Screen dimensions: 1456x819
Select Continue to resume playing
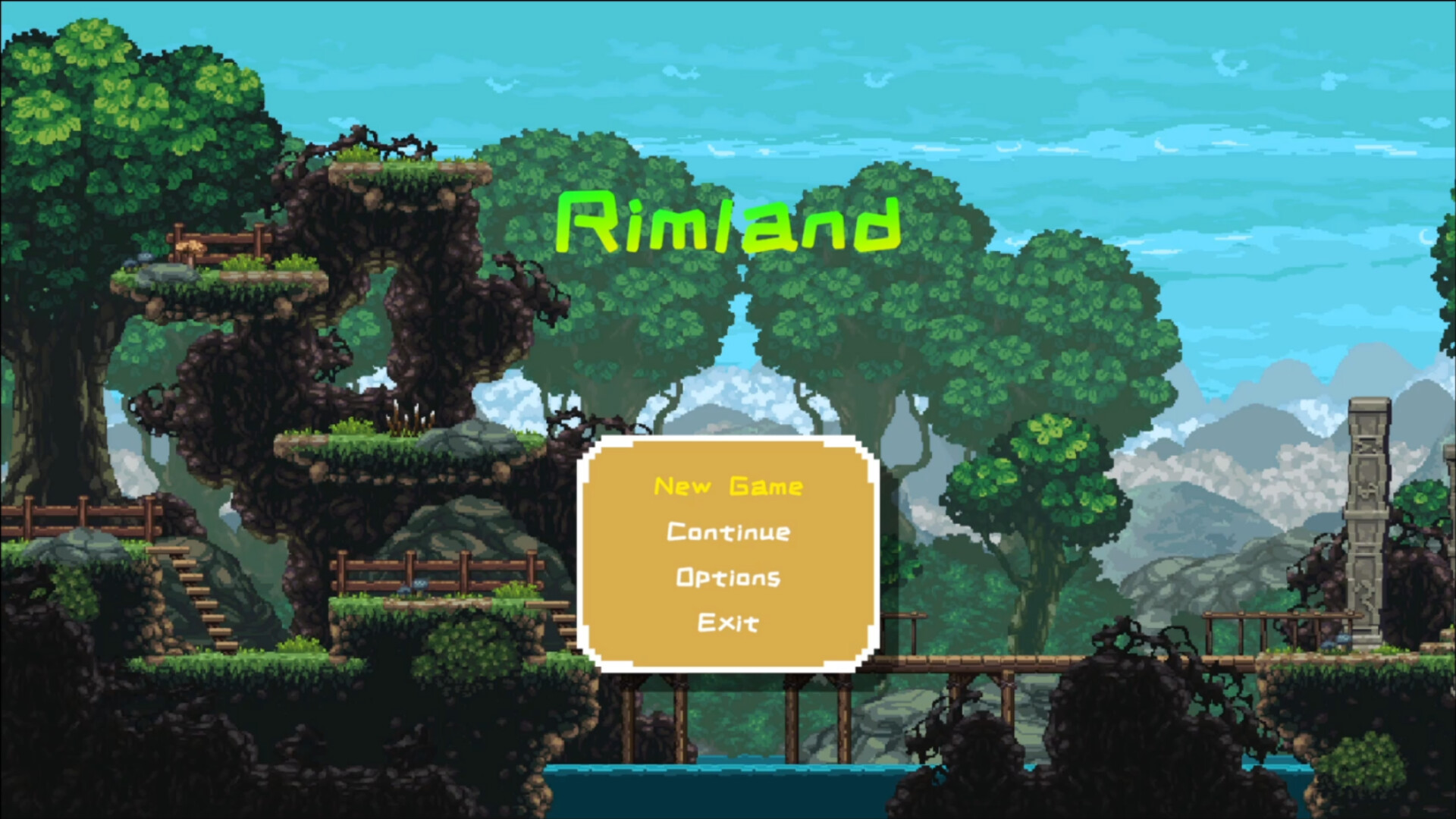click(727, 532)
